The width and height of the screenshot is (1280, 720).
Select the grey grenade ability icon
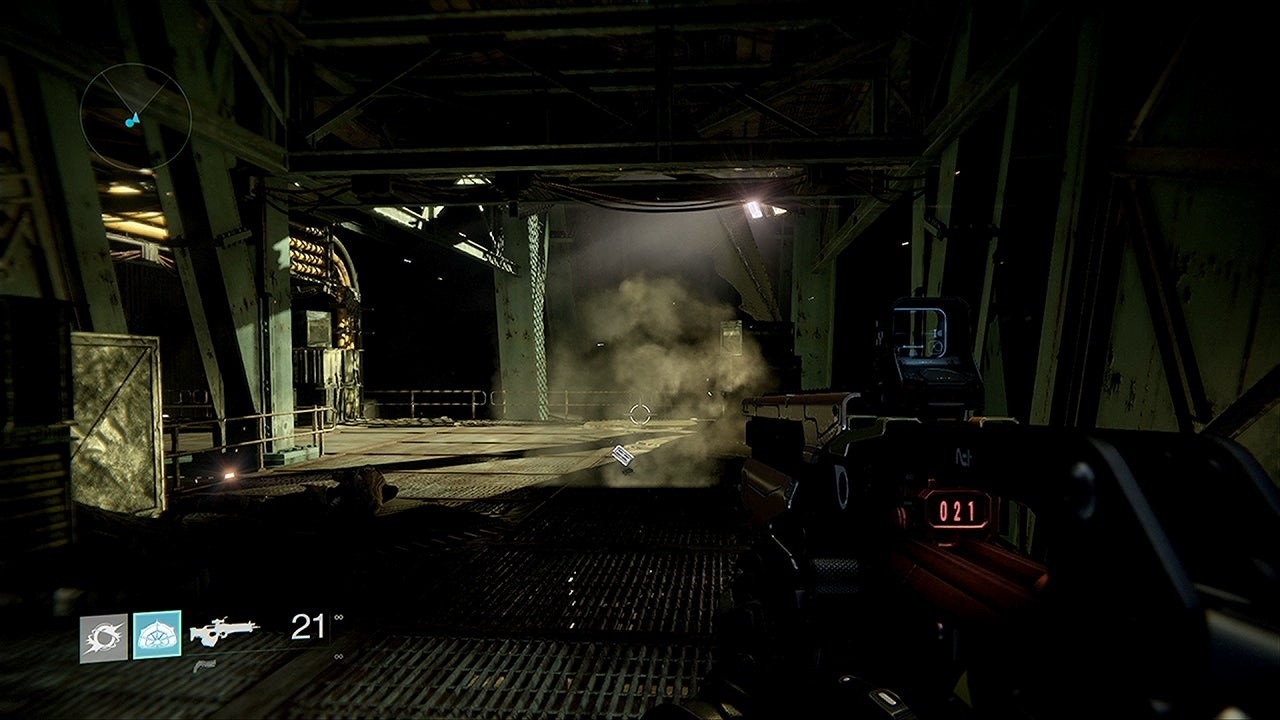[x=104, y=638]
